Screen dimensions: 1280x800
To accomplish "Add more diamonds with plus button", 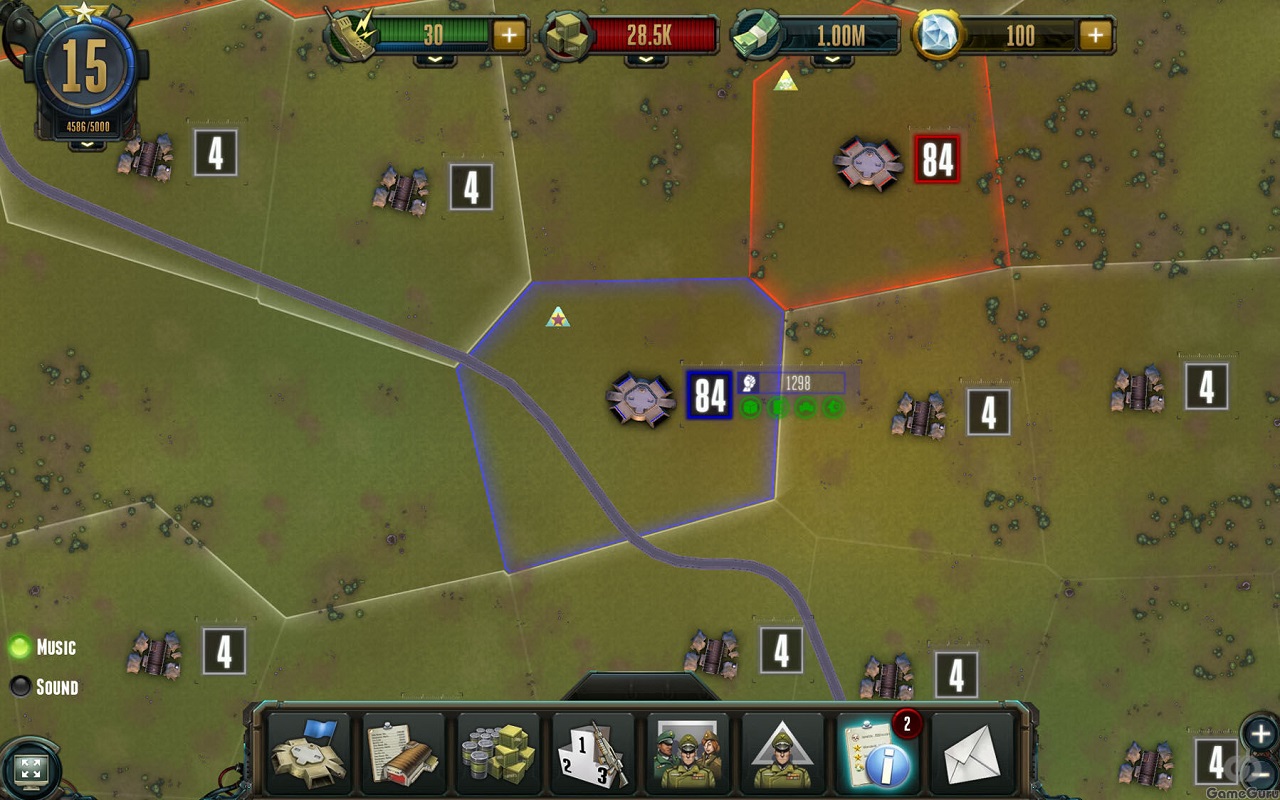I will point(1096,36).
